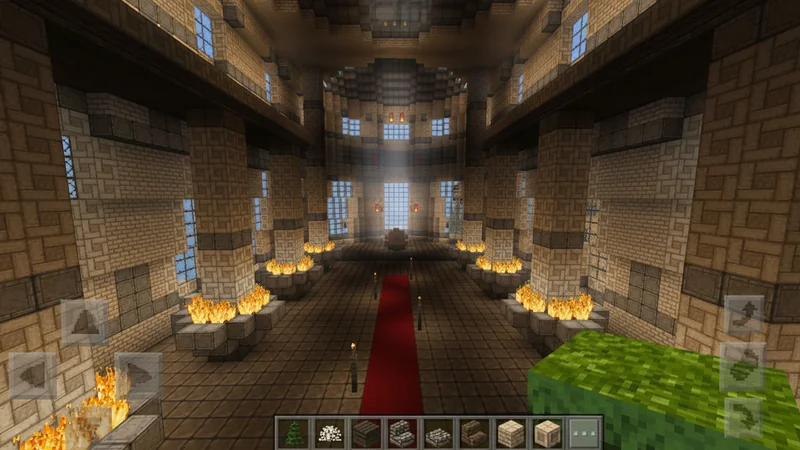Choose the light wooden planks slot
Viewport: 800px width, 450px height.
pos(510,433)
